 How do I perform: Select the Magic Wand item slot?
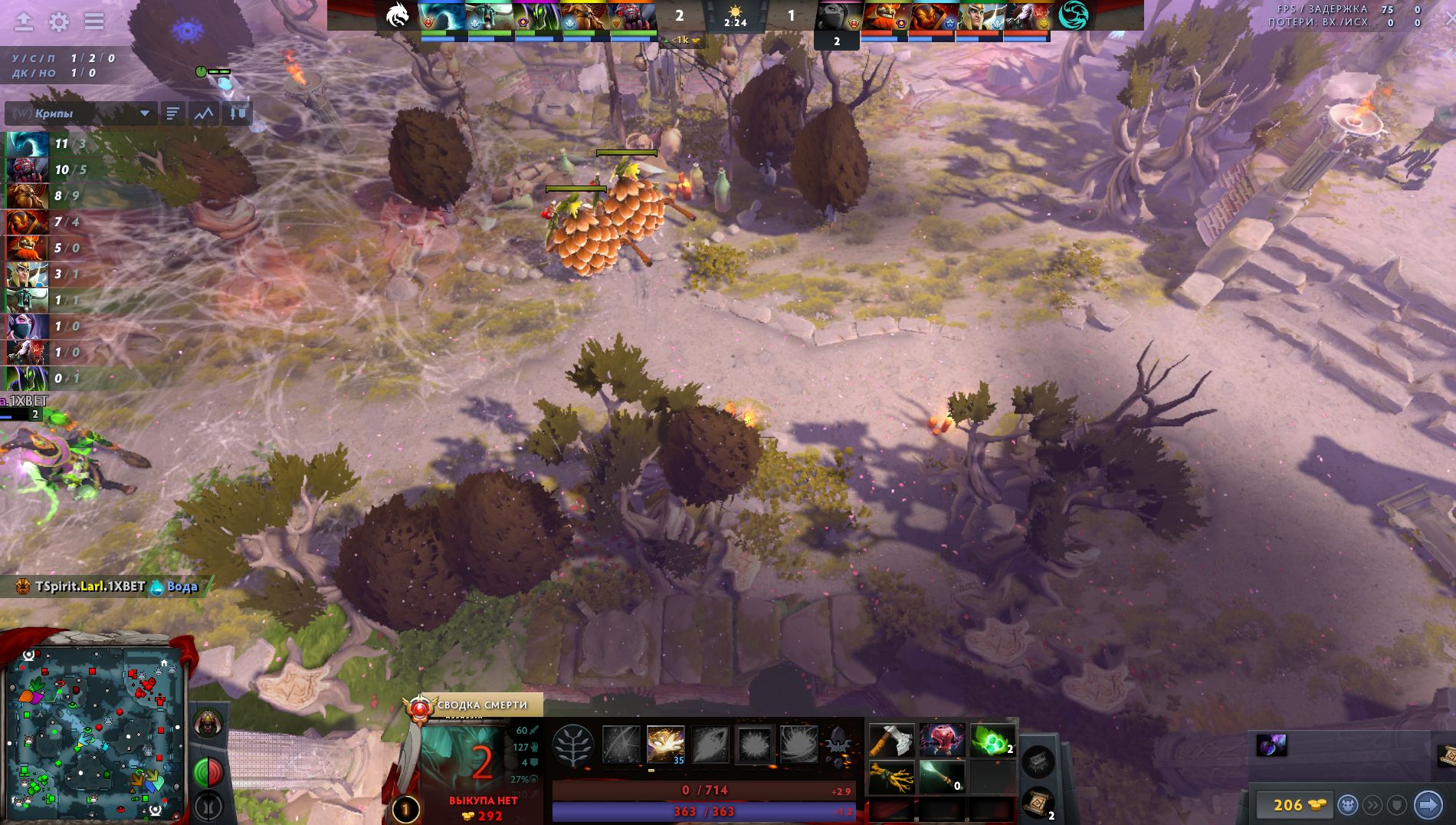click(x=942, y=777)
